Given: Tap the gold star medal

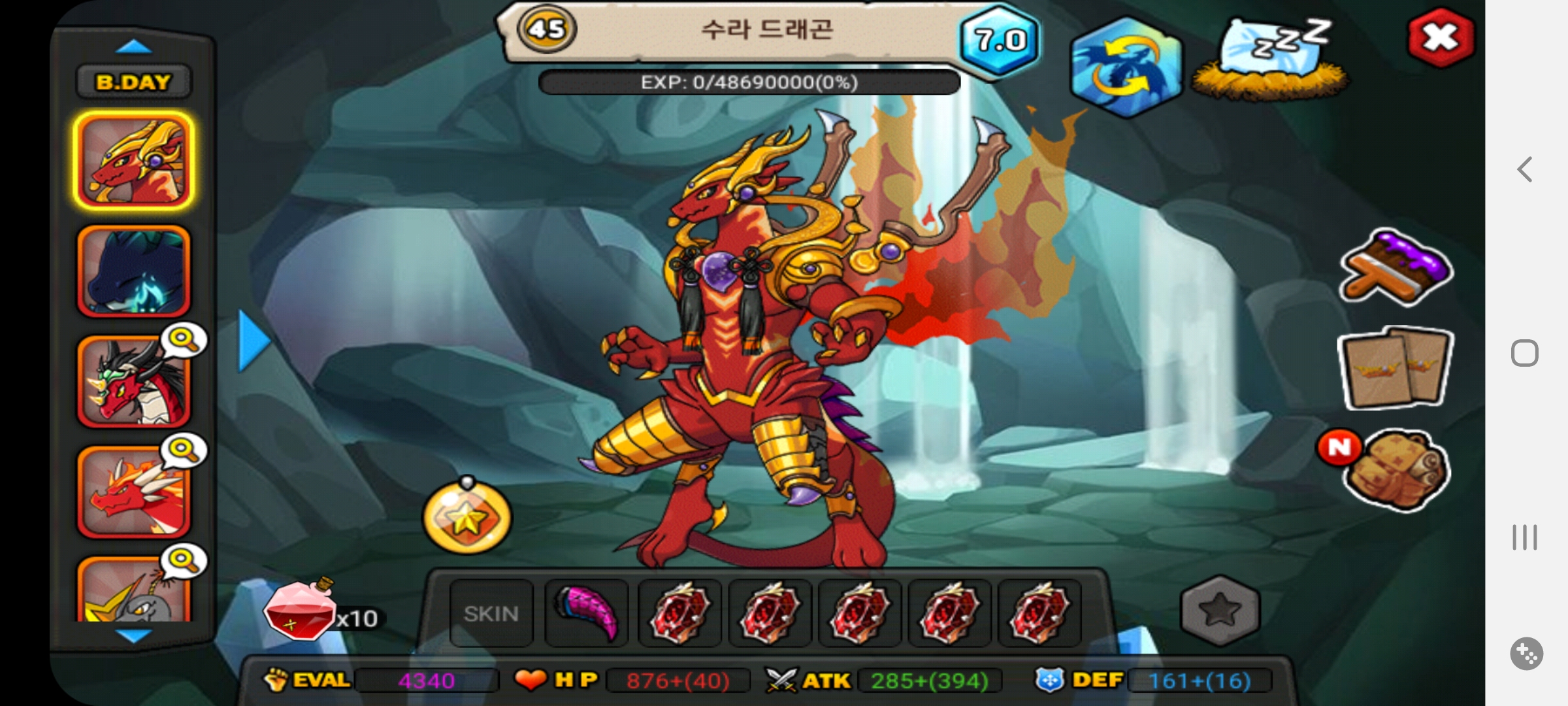Looking at the screenshot, I should [x=466, y=518].
